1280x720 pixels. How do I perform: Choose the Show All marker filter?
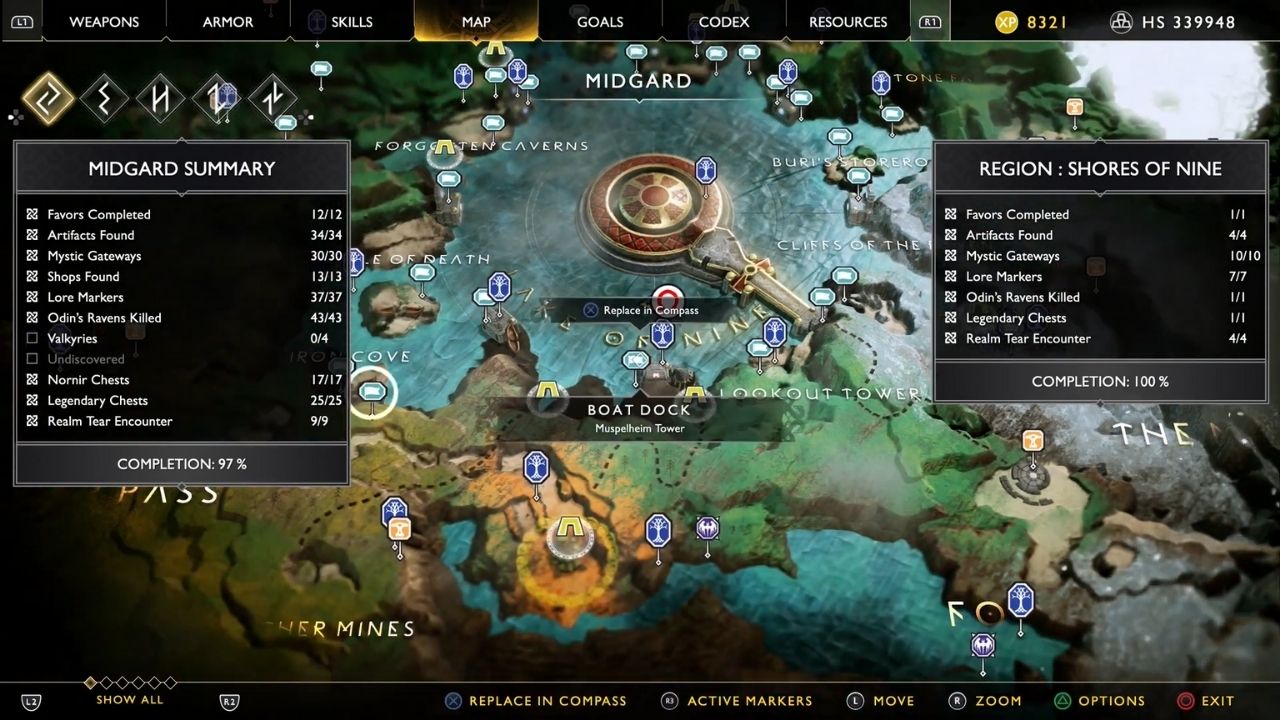pyautogui.click(x=130, y=699)
